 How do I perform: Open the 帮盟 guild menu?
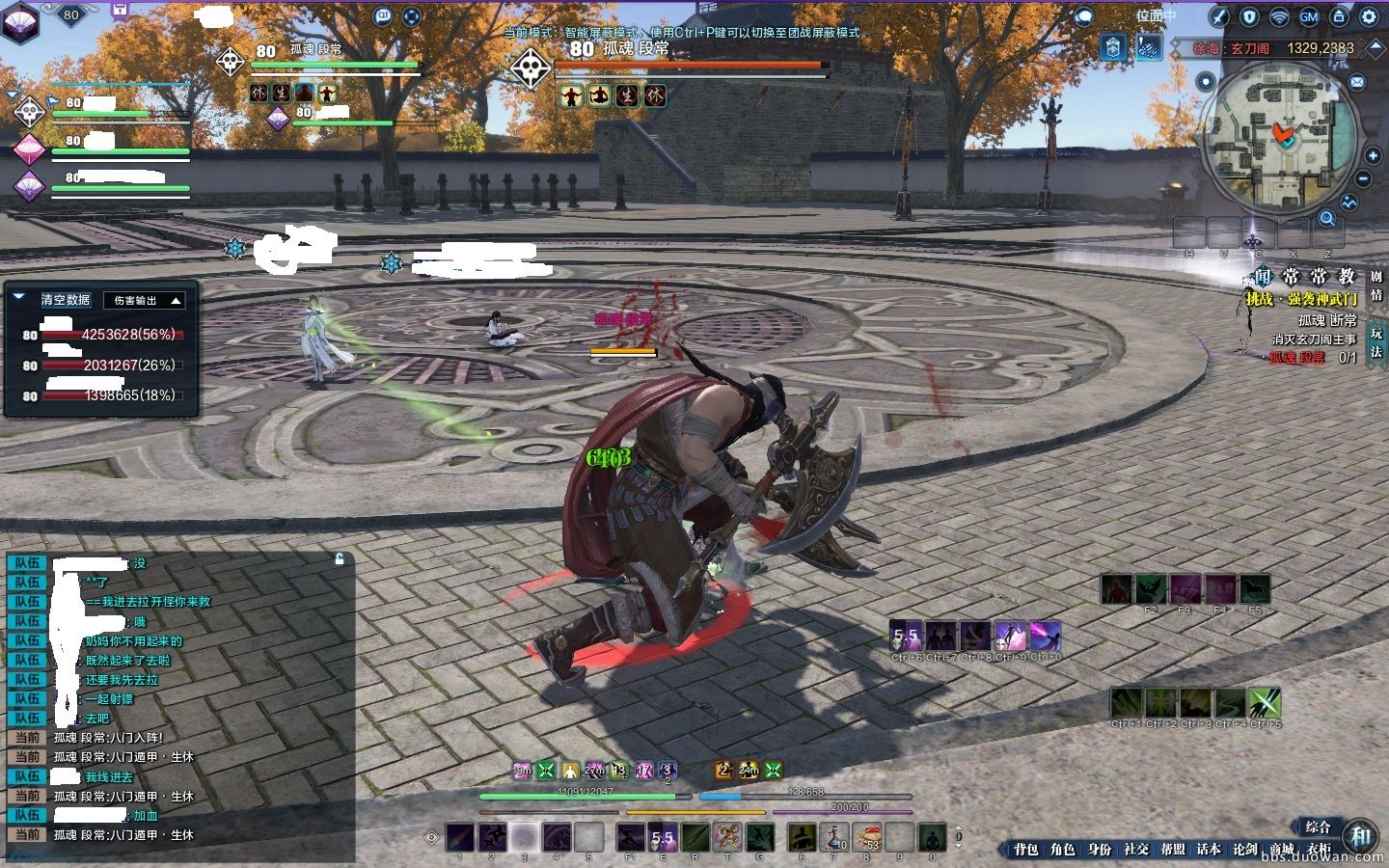point(1173,849)
